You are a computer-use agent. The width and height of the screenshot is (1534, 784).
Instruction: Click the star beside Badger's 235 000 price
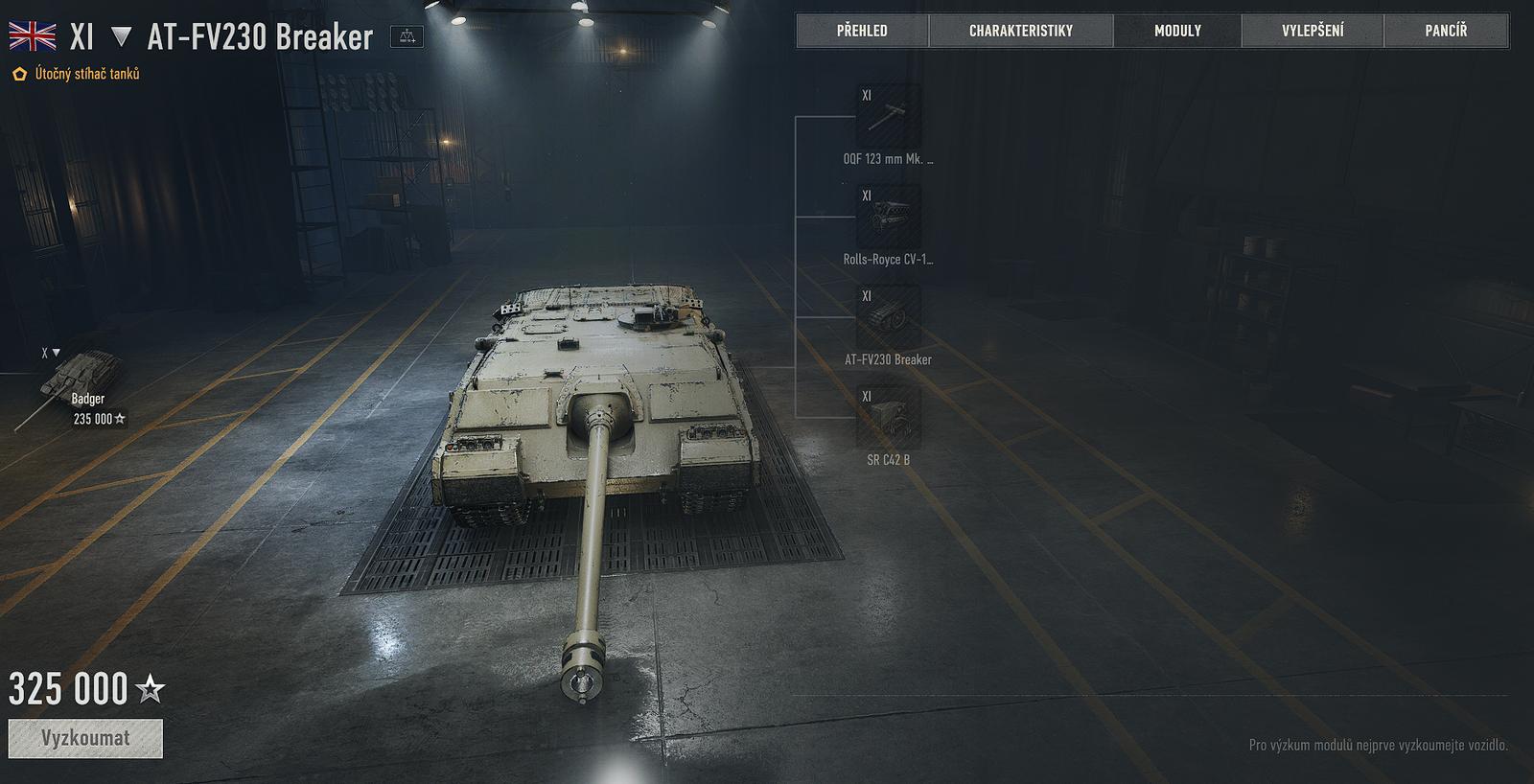[x=122, y=418]
